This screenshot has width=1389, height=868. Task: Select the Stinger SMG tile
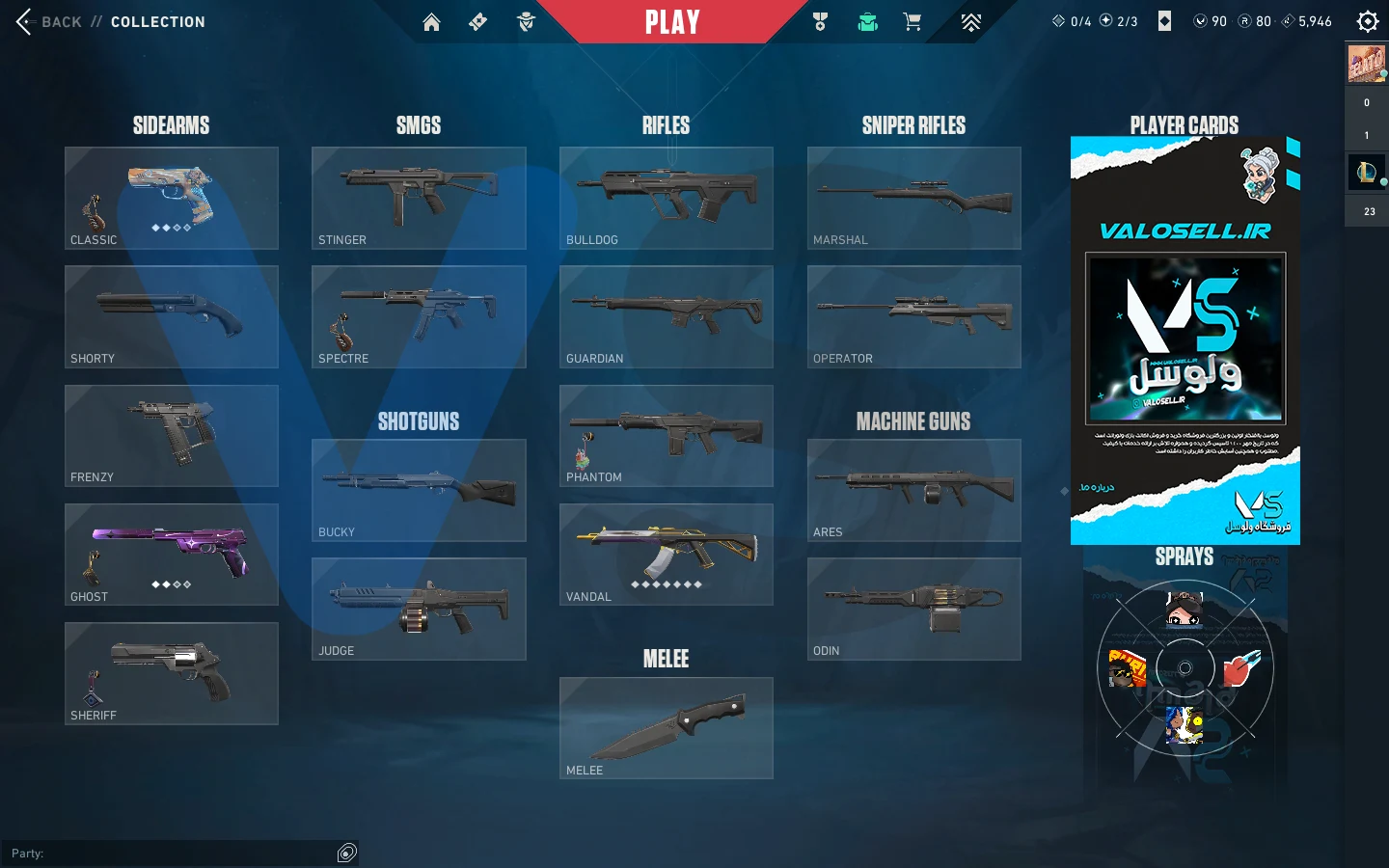pos(419,198)
